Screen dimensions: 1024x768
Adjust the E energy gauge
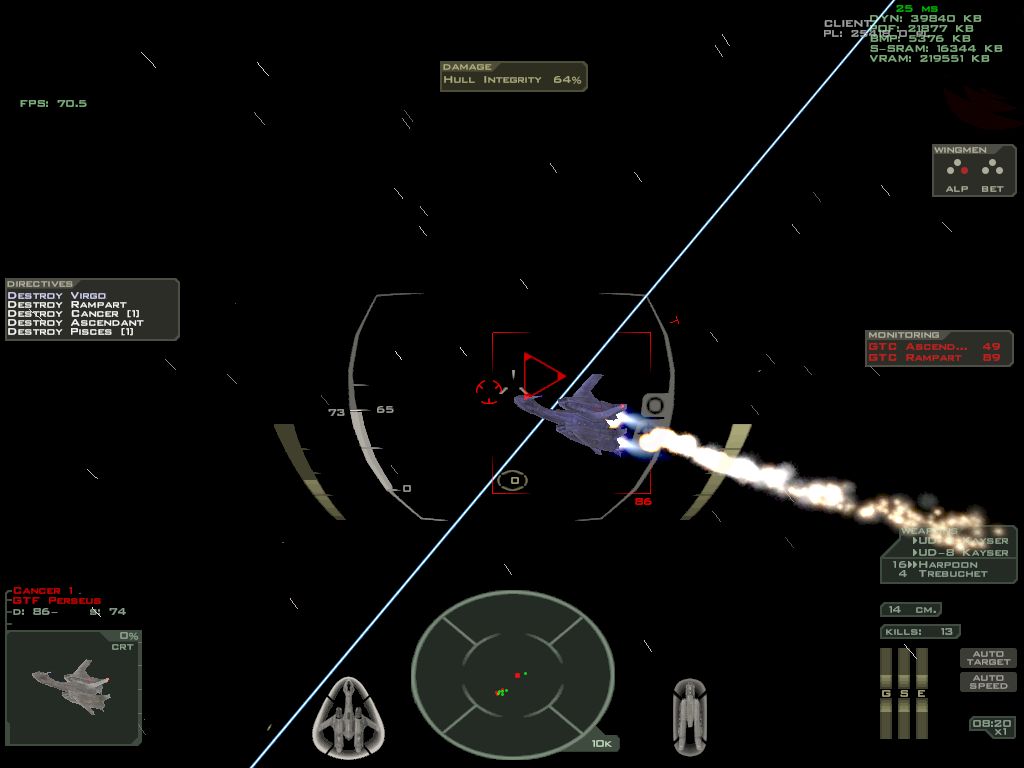[x=921, y=693]
